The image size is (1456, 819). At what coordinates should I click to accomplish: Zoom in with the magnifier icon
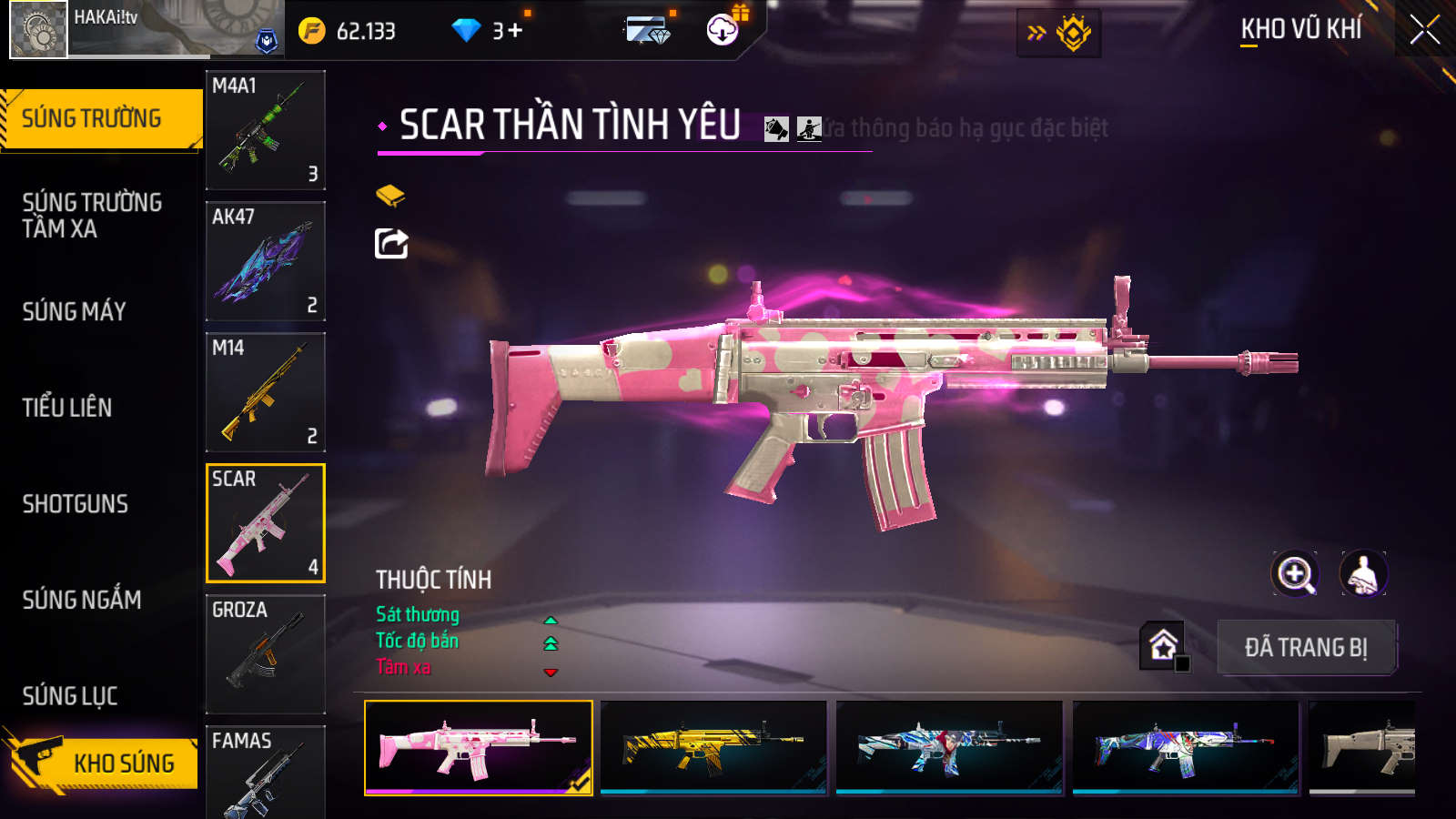(1295, 574)
